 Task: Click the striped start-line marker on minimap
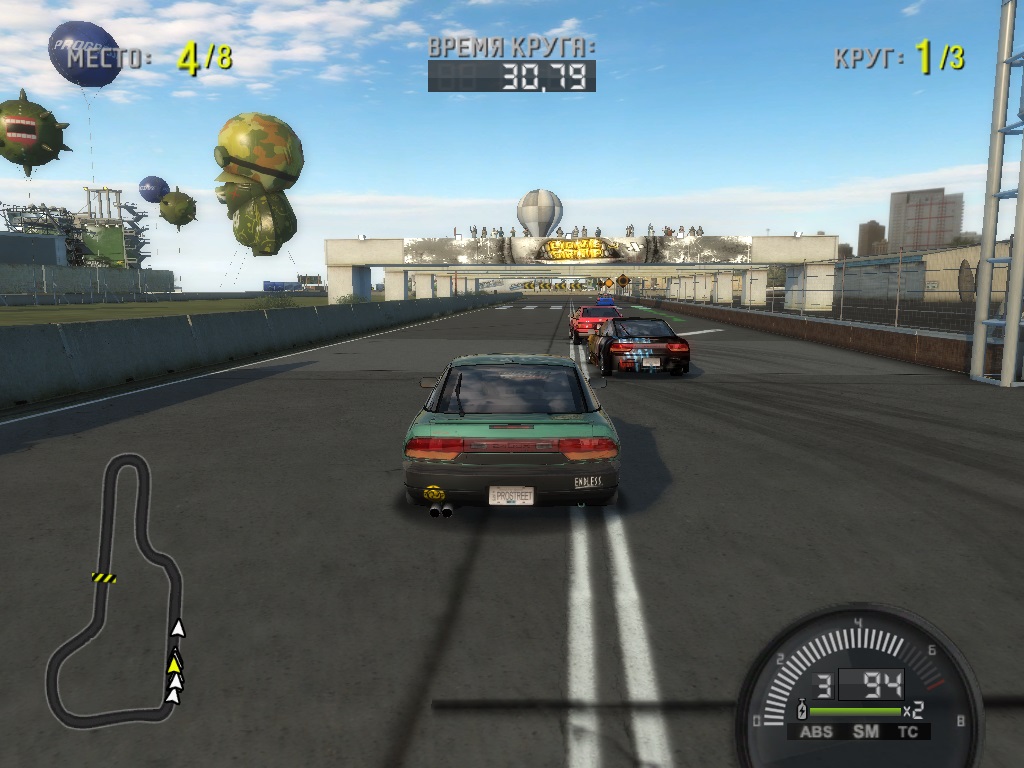(x=104, y=577)
